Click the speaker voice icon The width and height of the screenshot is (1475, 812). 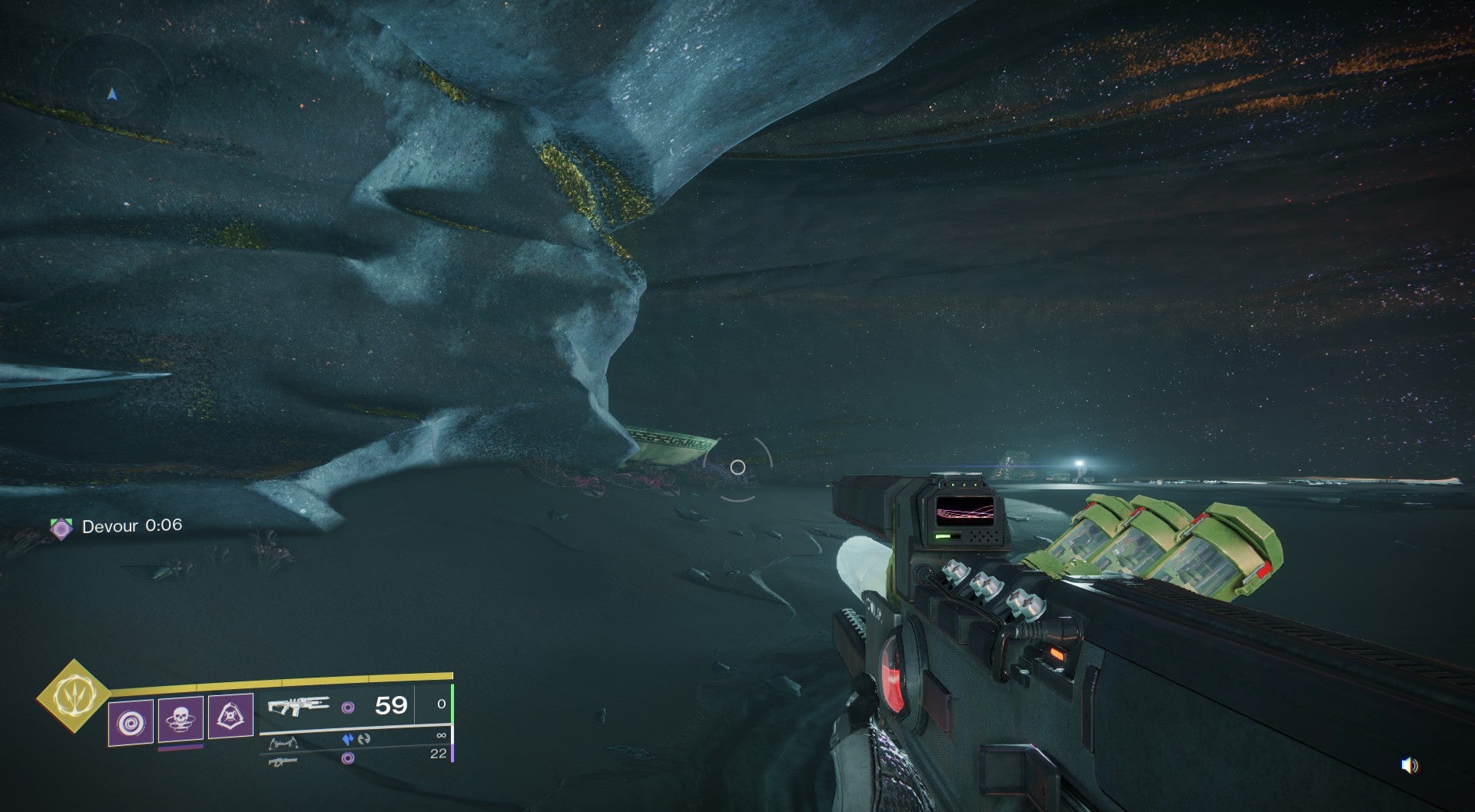tap(1409, 765)
